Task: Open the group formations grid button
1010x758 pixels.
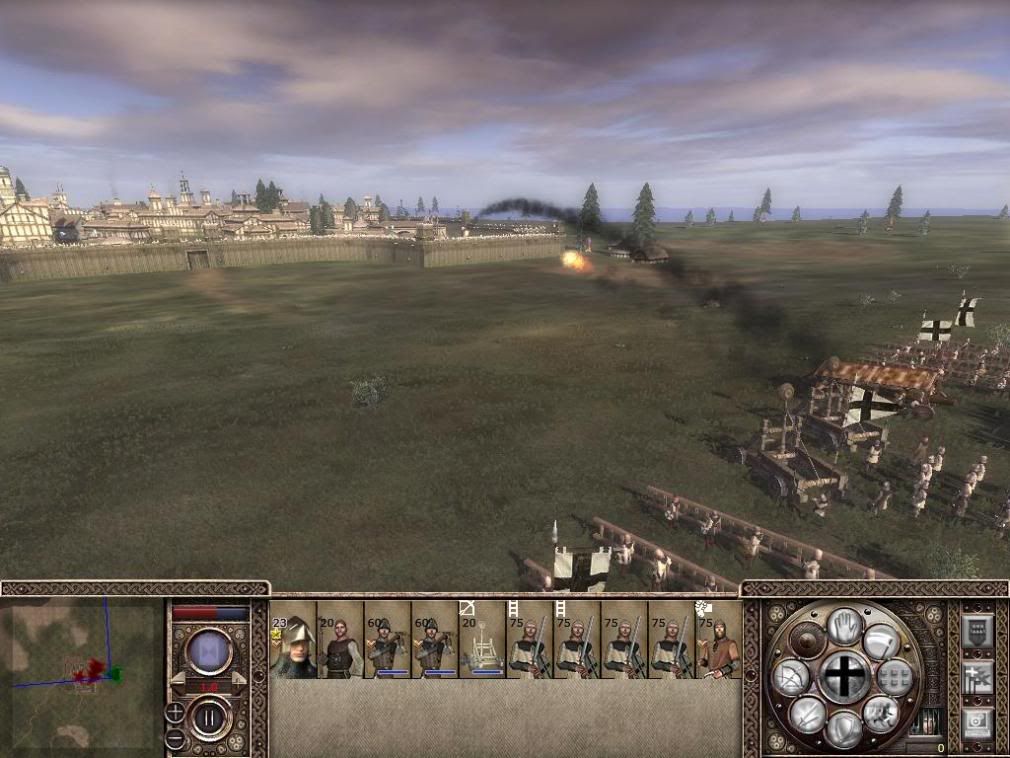Action: pyautogui.click(x=894, y=678)
